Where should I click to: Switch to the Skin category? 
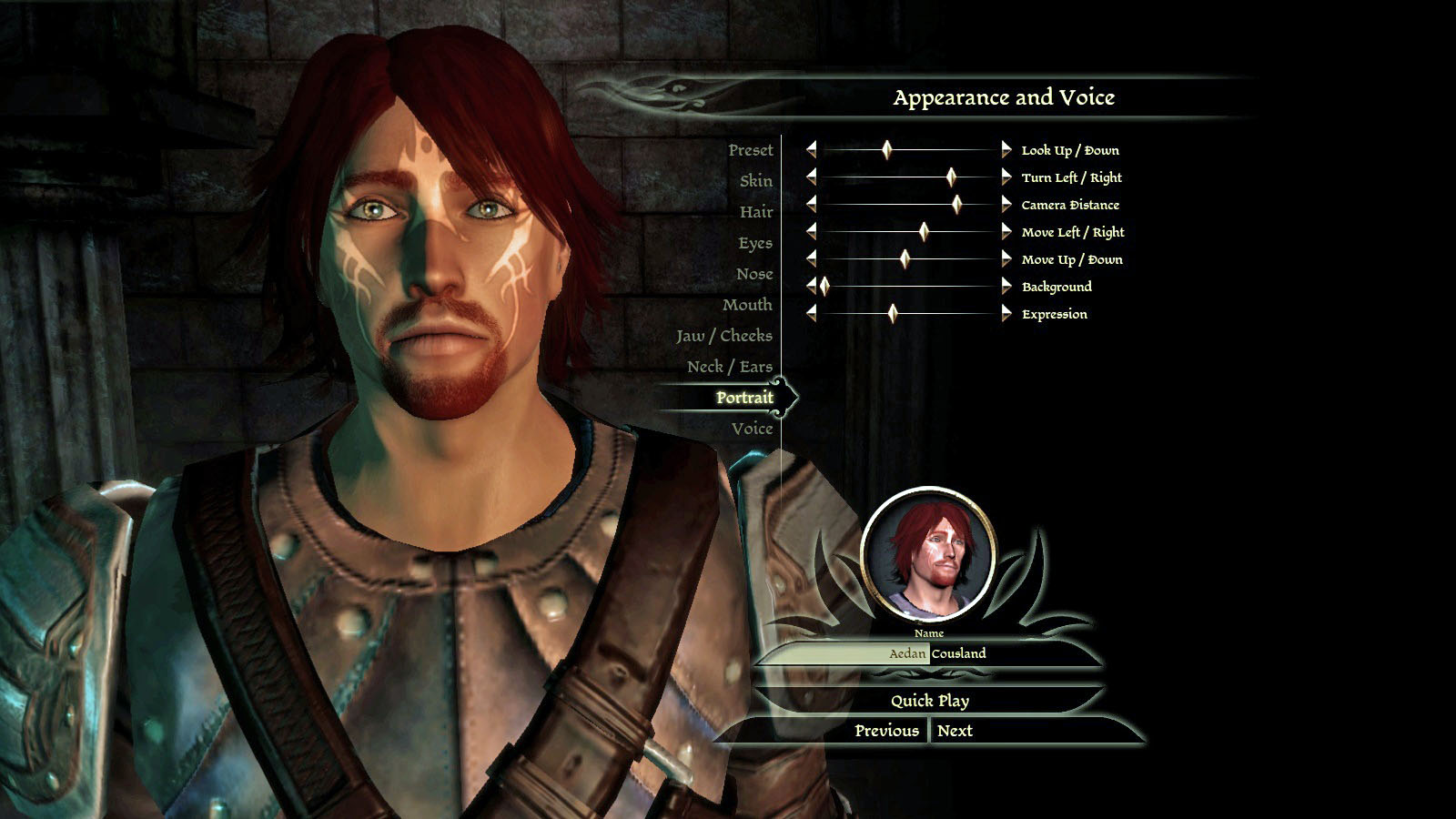tap(755, 181)
